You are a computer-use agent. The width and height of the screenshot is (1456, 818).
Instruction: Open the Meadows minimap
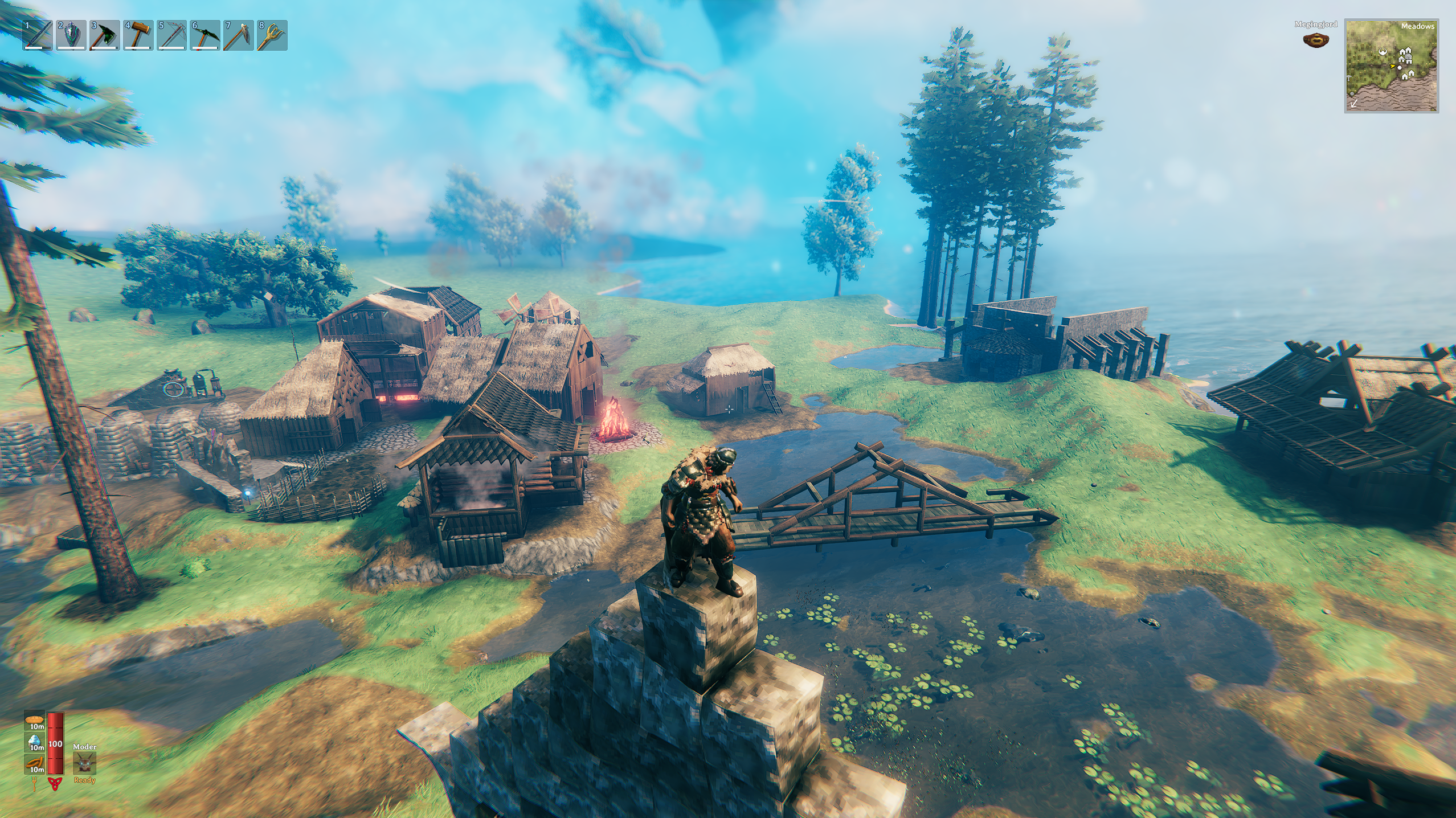click(1391, 66)
